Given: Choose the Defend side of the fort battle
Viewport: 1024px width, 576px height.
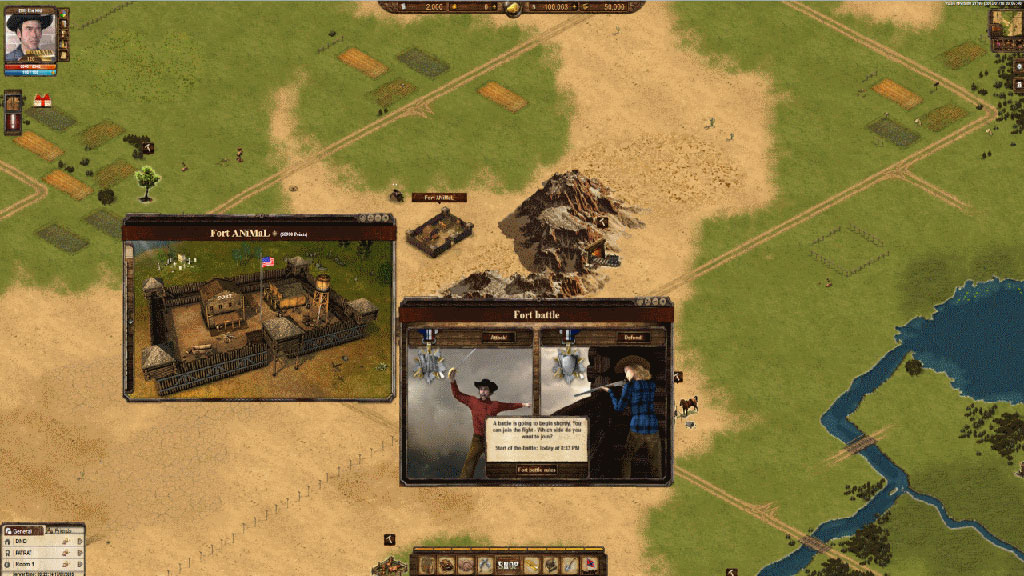Looking at the screenshot, I should pos(631,338).
